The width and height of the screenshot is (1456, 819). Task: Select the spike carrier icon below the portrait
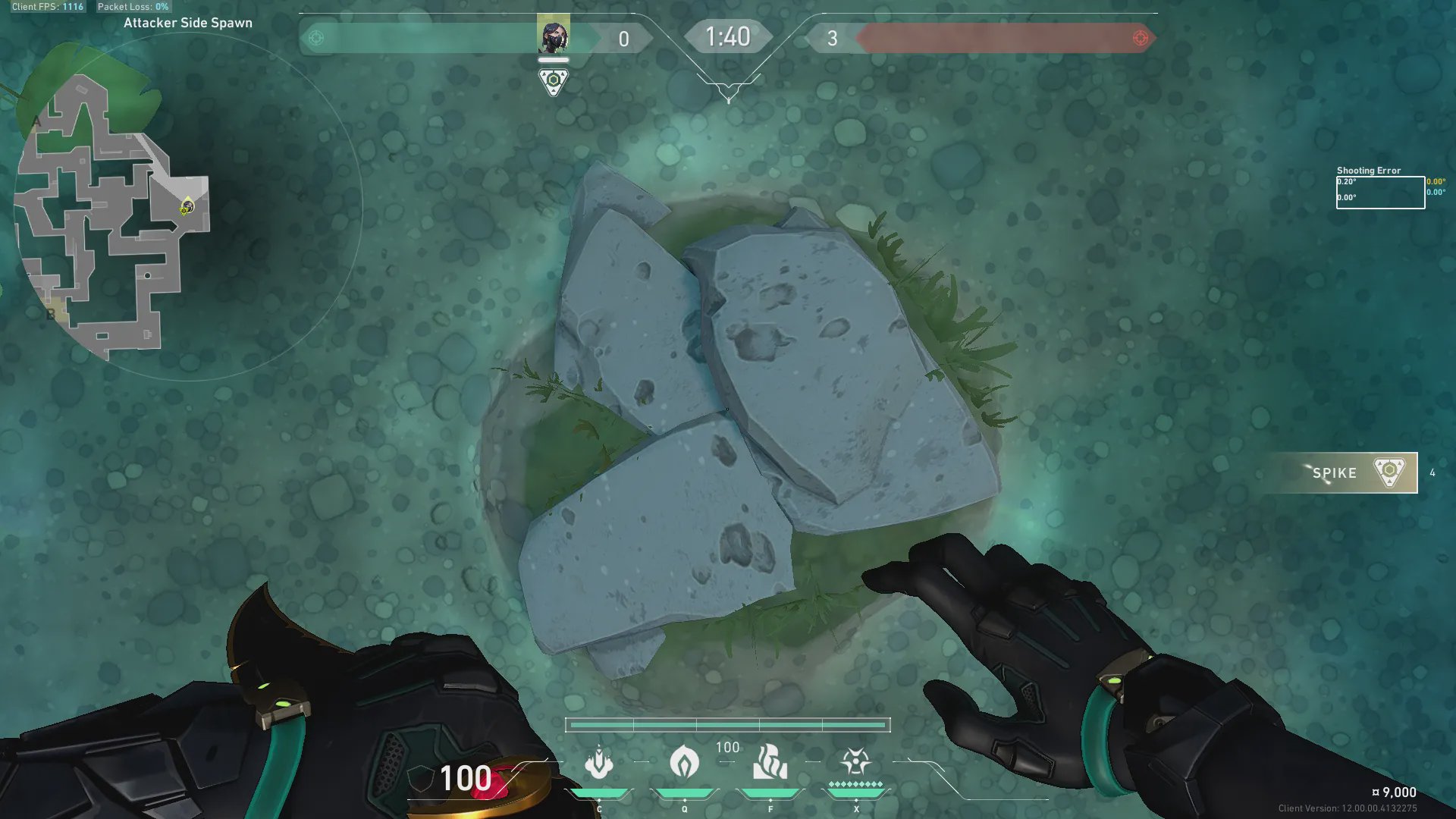pyautogui.click(x=554, y=81)
